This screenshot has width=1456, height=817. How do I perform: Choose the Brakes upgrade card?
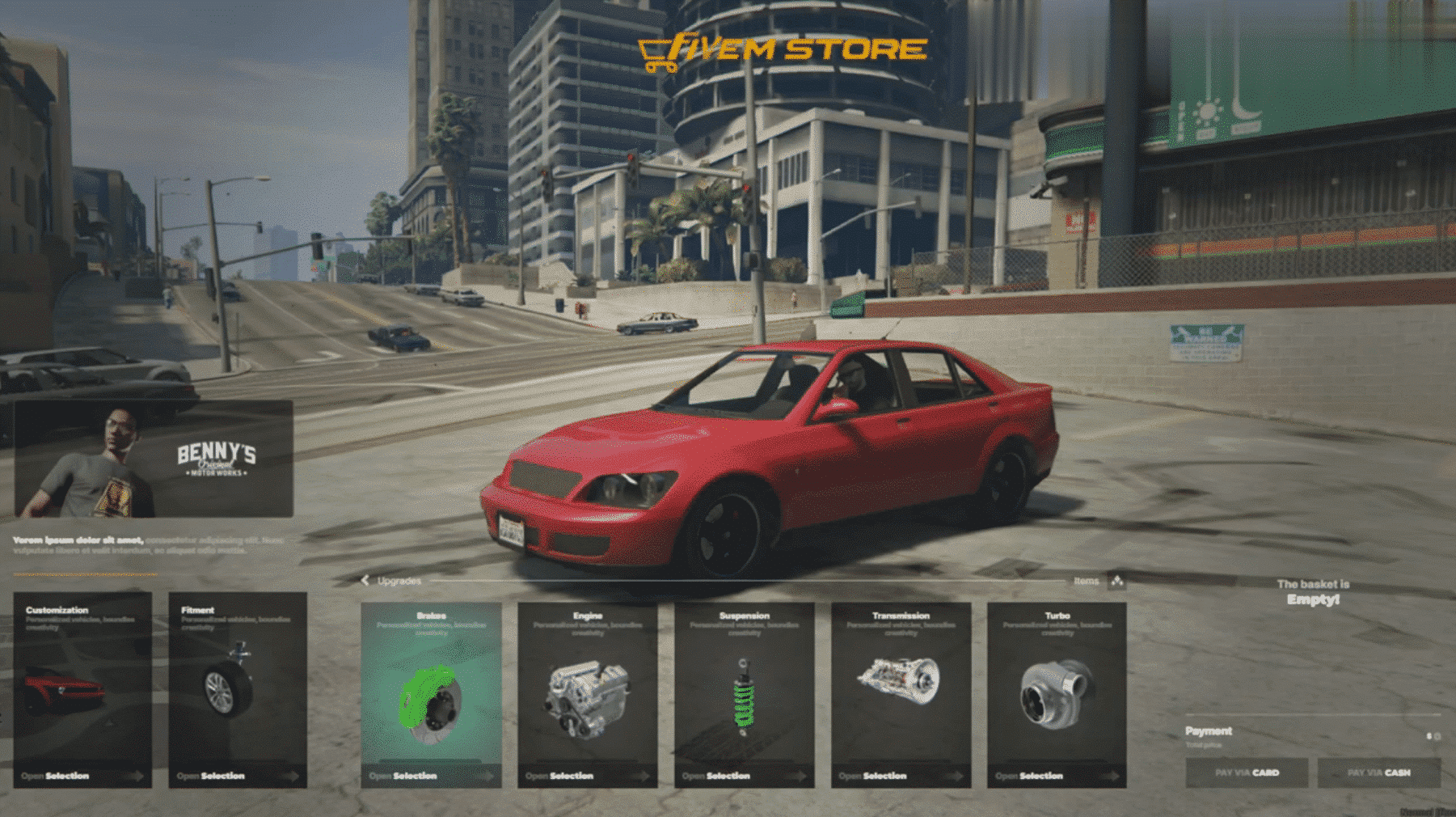[431, 694]
